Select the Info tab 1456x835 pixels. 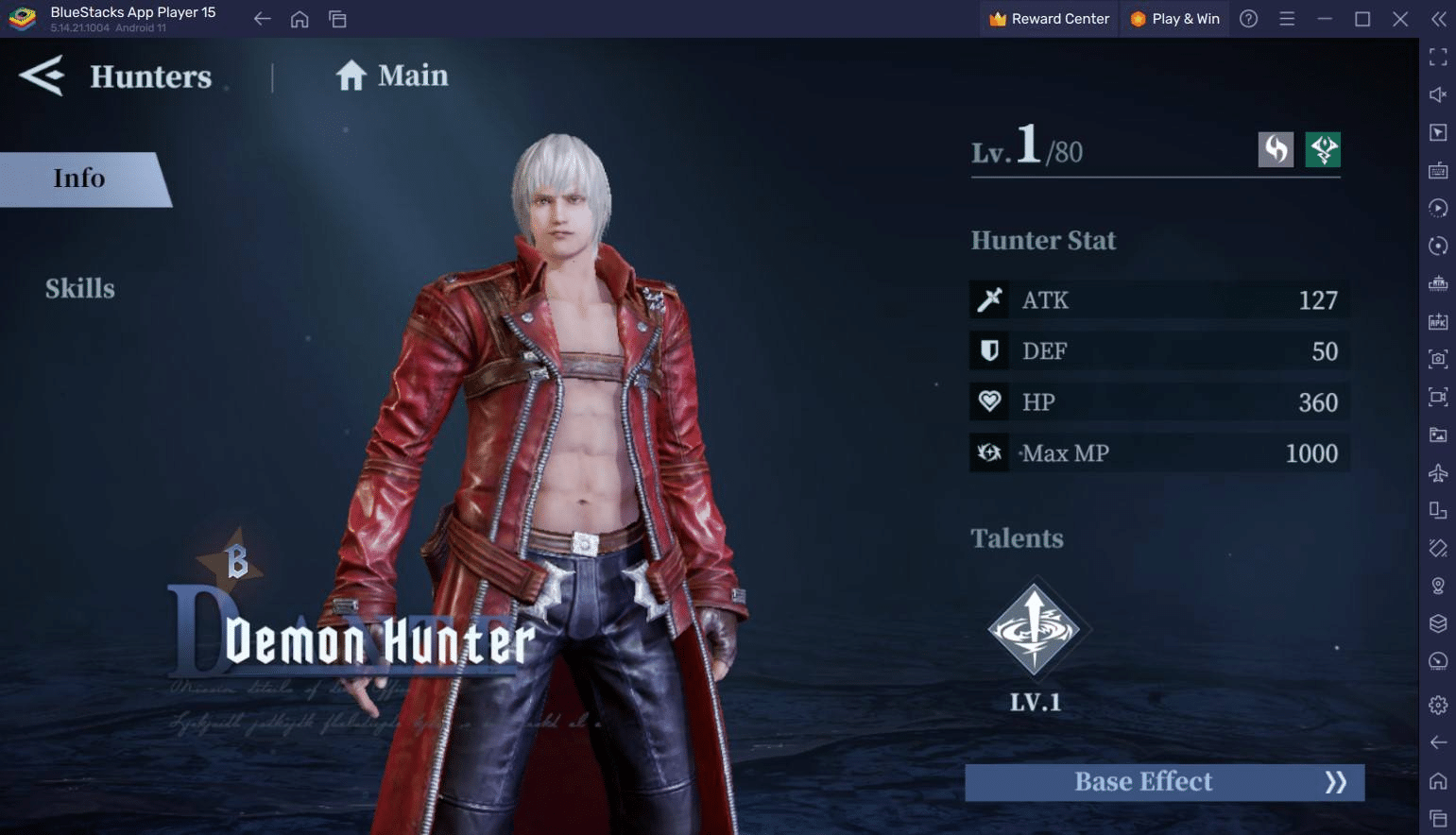(79, 179)
